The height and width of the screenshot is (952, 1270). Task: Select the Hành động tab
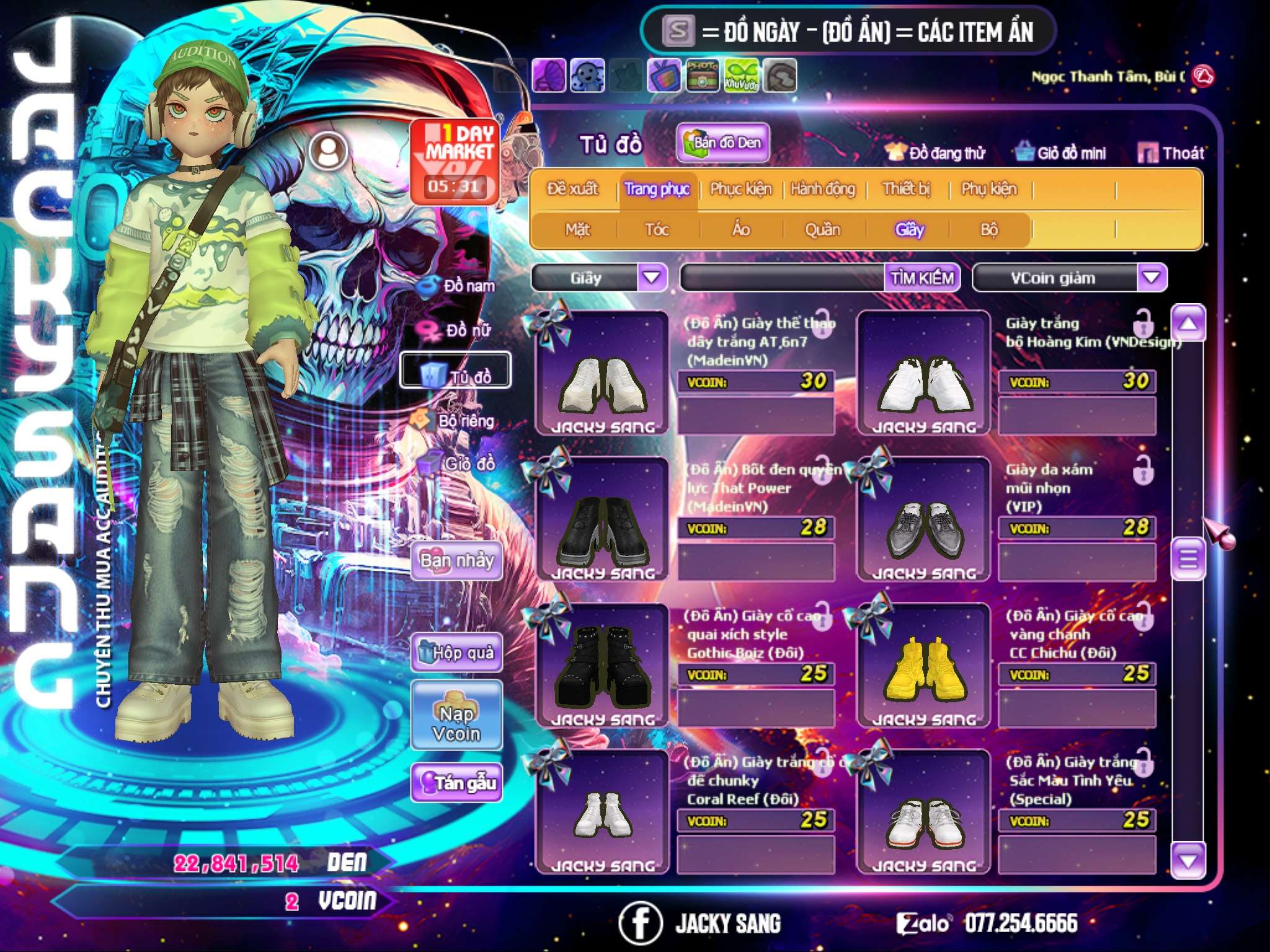(x=823, y=189)
